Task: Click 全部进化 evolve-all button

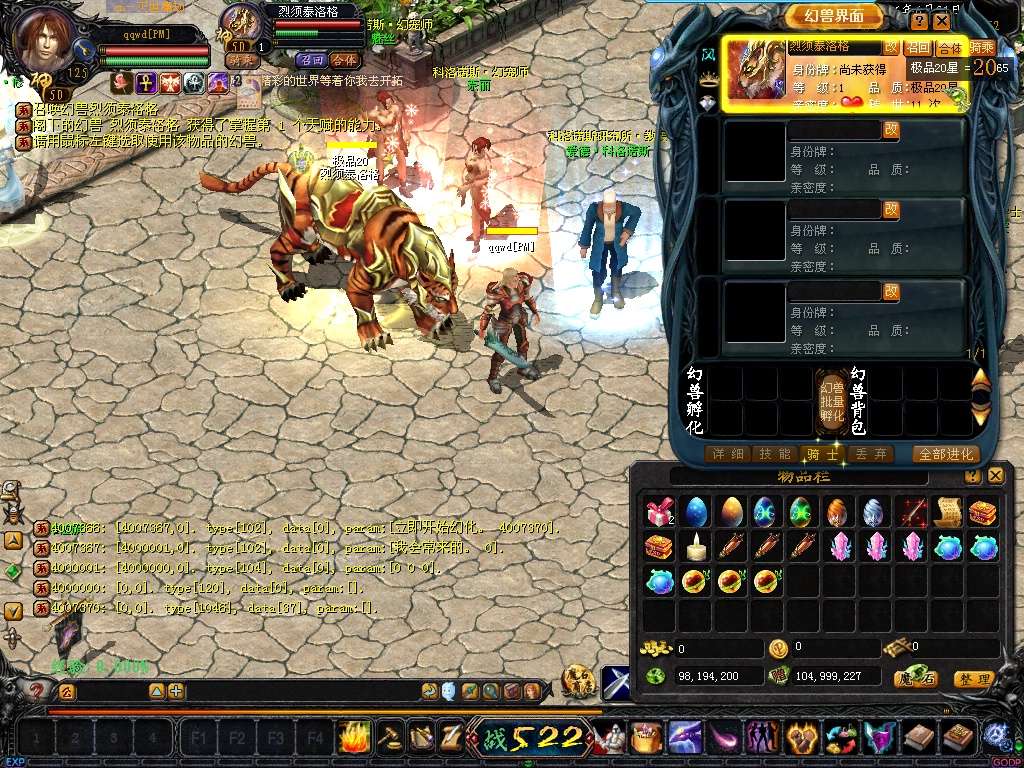Action: pyautogui.click(x=945, y=454)
